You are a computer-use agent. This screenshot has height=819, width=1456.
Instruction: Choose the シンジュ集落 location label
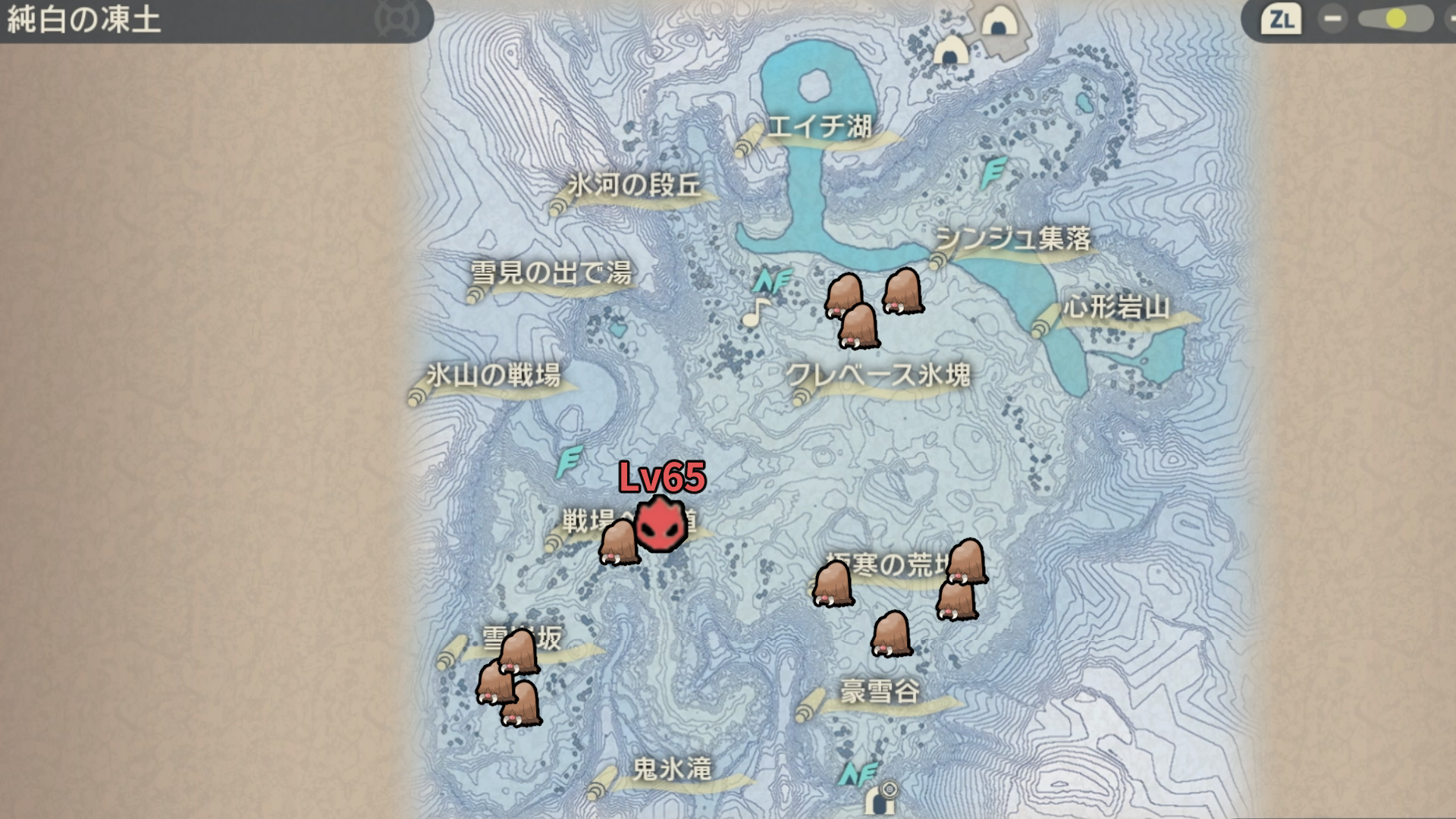pos(1013,240)
